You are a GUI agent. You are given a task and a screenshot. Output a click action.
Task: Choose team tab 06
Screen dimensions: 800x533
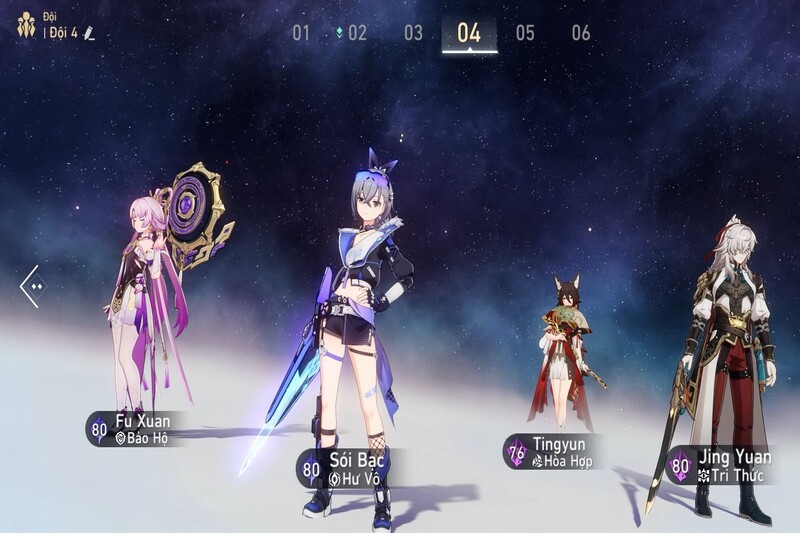(x=581, y=33)
